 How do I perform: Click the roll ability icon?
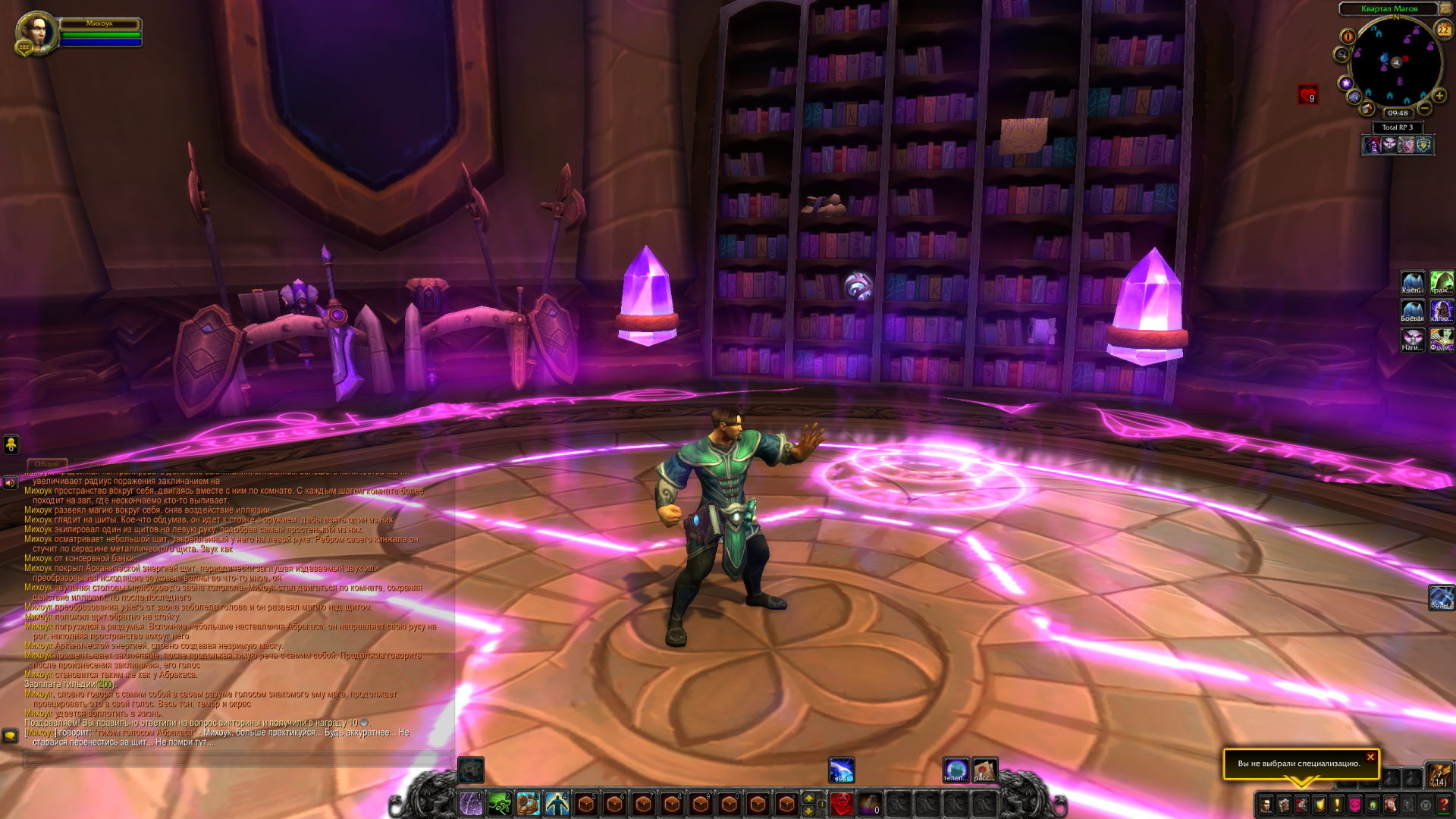coord(842,770)
